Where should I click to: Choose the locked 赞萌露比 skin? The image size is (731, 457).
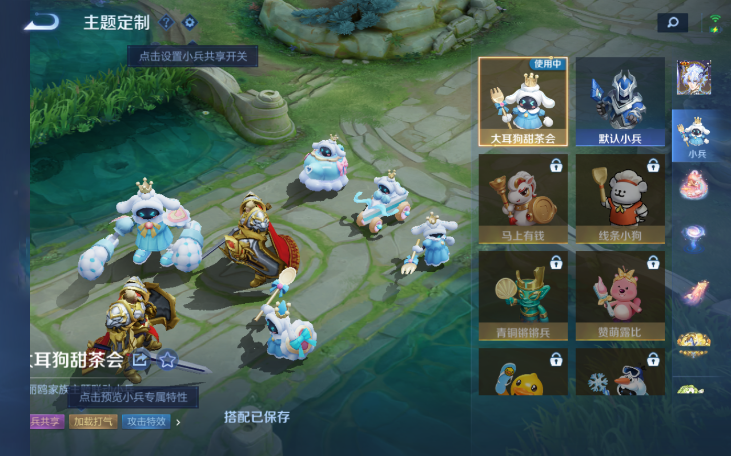620,295
